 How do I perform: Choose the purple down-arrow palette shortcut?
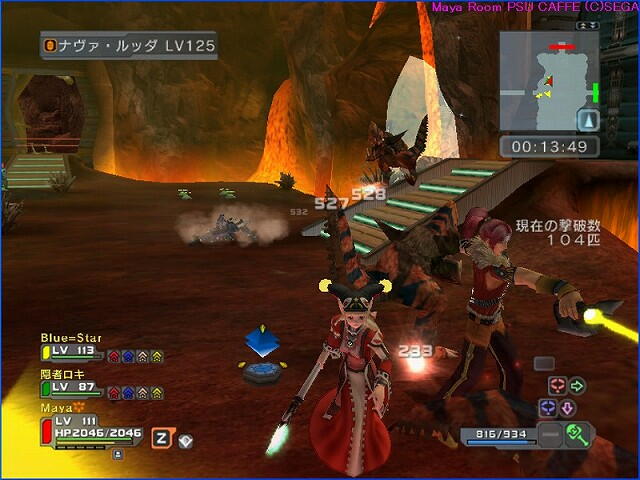pyautogui.click(x=567, y=408)
